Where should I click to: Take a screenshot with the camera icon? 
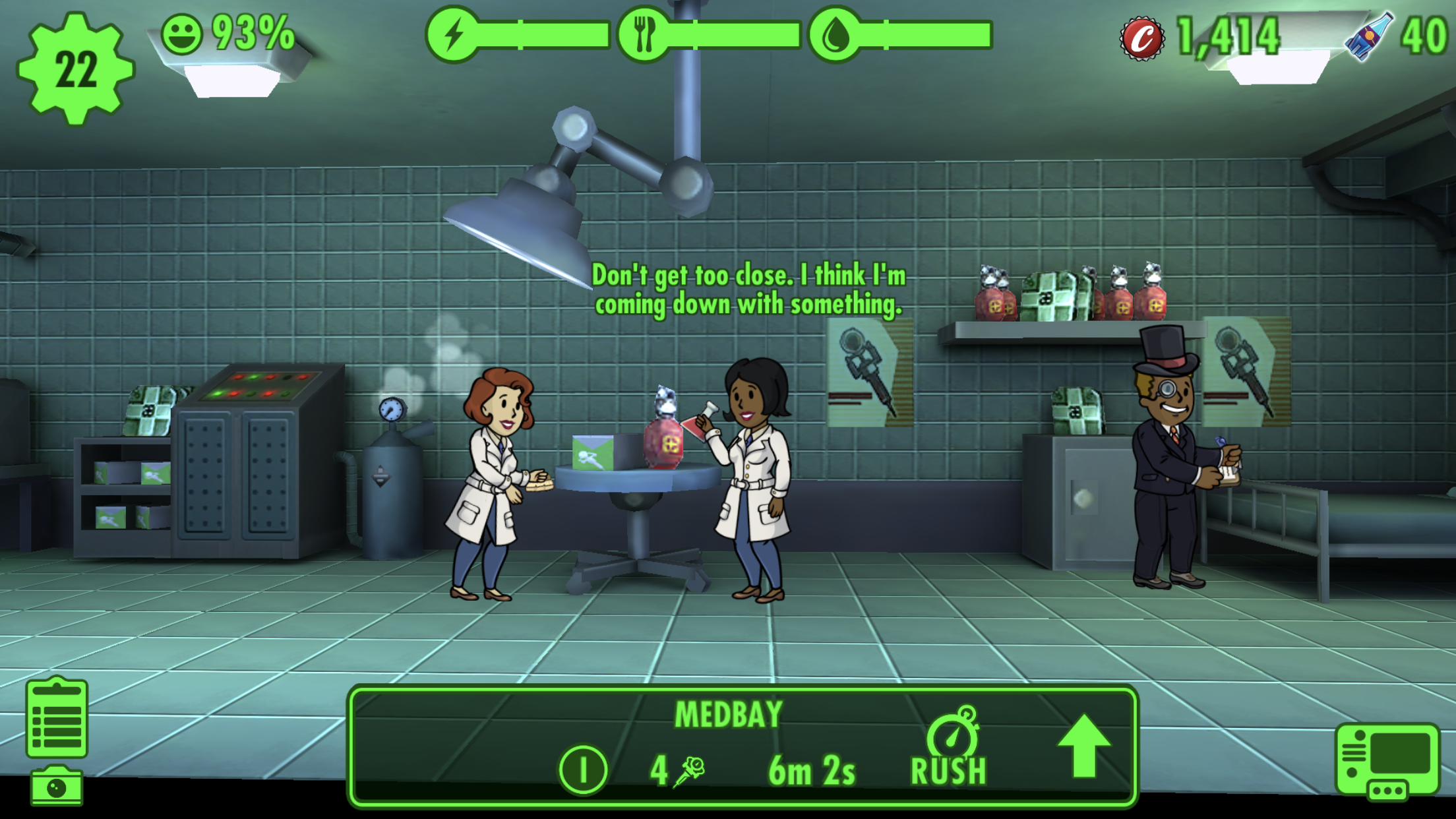(x=57, y=787)
